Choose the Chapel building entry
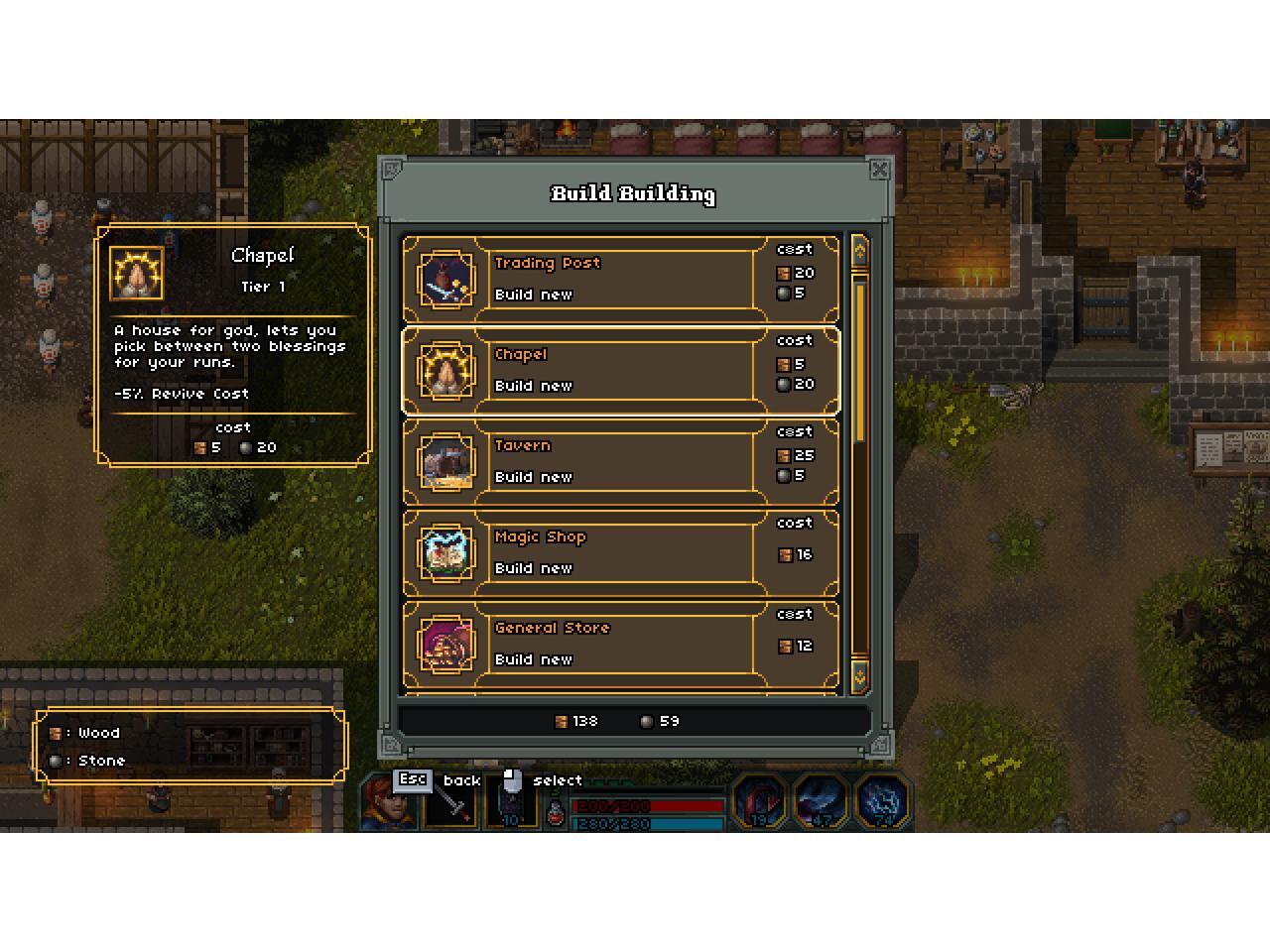1270x952 pixels. tap(620, 370)
